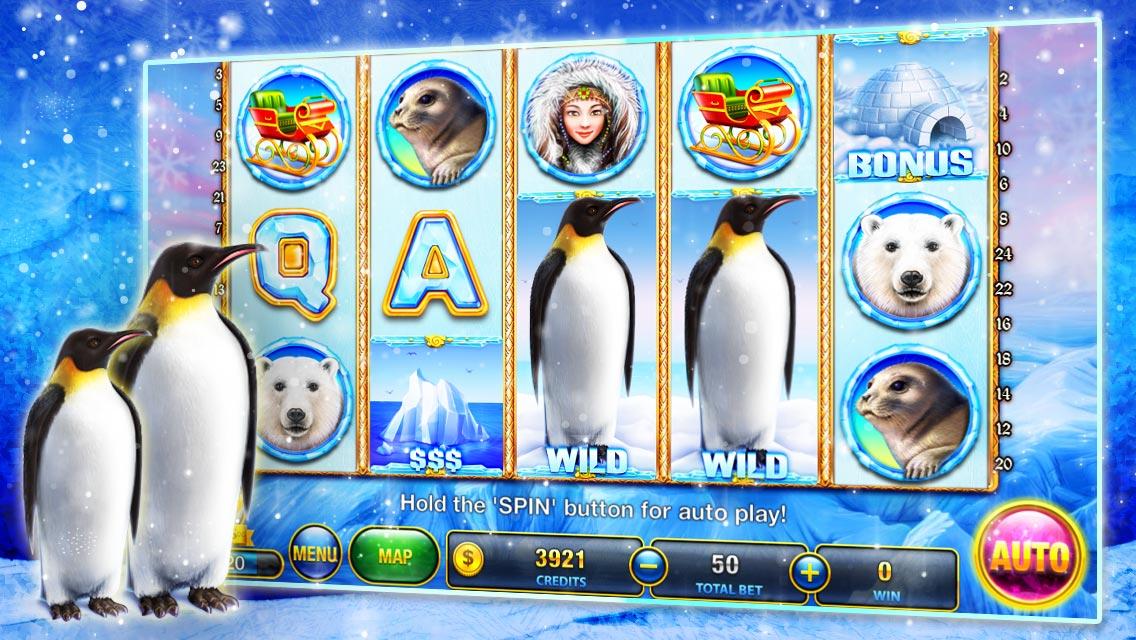Open the MENU button
The width and height of the screenshot is (1136, 640).
[315, 553]
